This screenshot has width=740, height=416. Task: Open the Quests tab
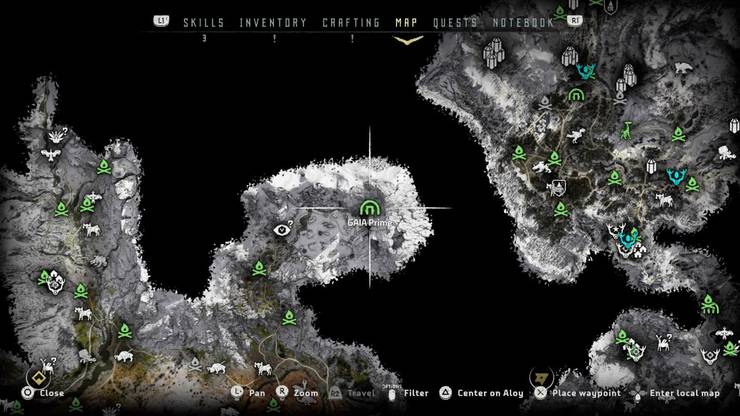tap(455, 22)
